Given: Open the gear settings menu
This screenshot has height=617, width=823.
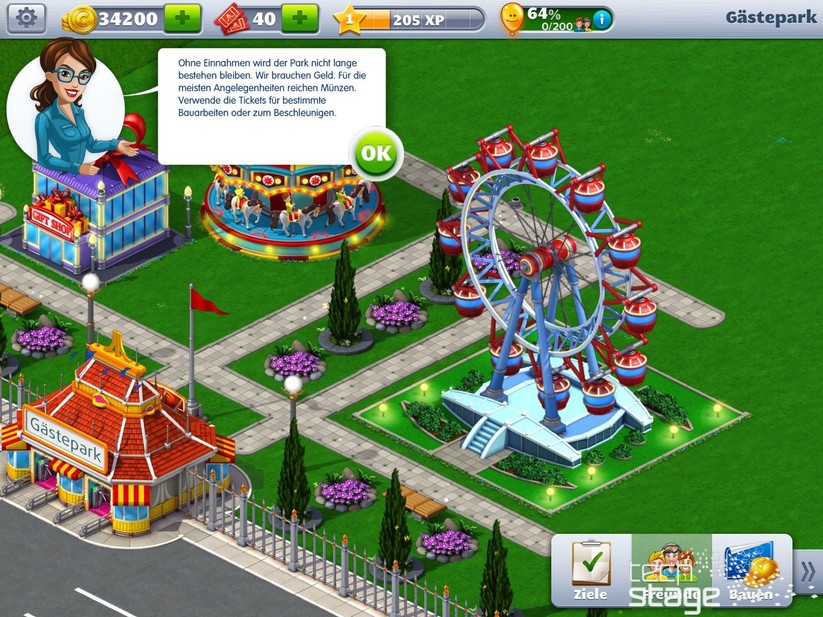Looking at the screenshot, I should (x=26, y=18).
